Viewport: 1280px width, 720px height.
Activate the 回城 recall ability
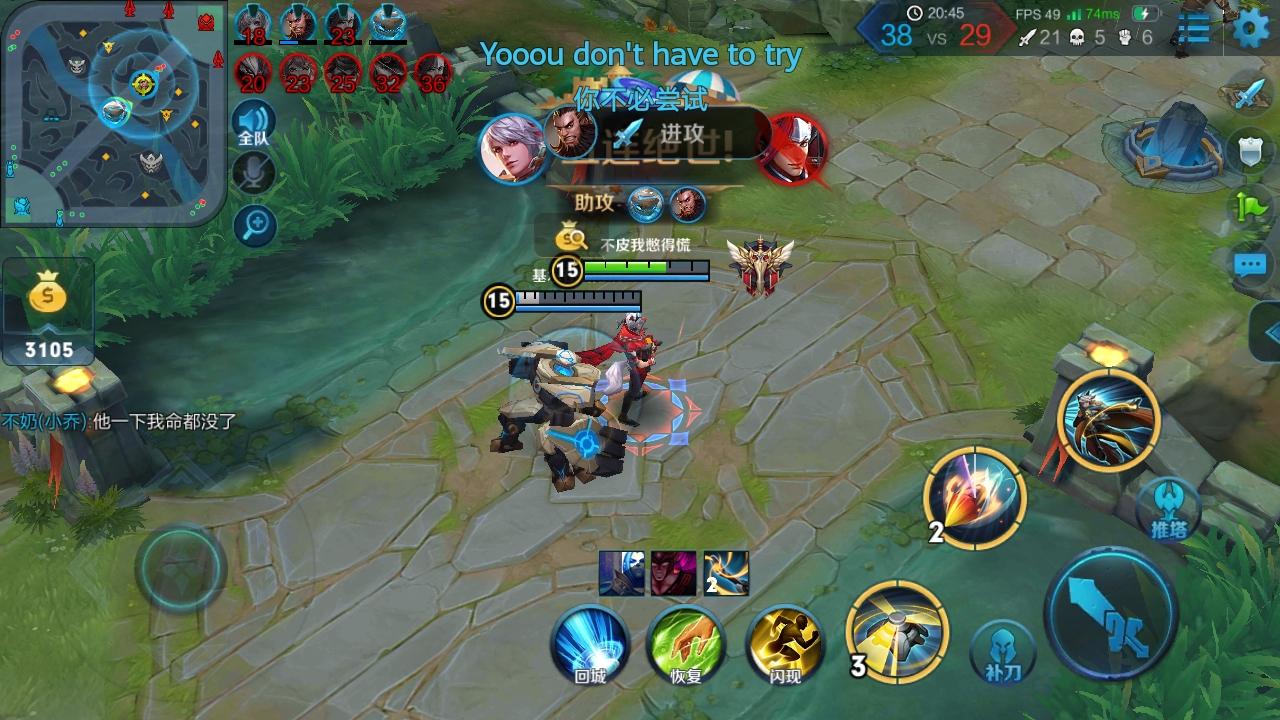click(590, 645)
